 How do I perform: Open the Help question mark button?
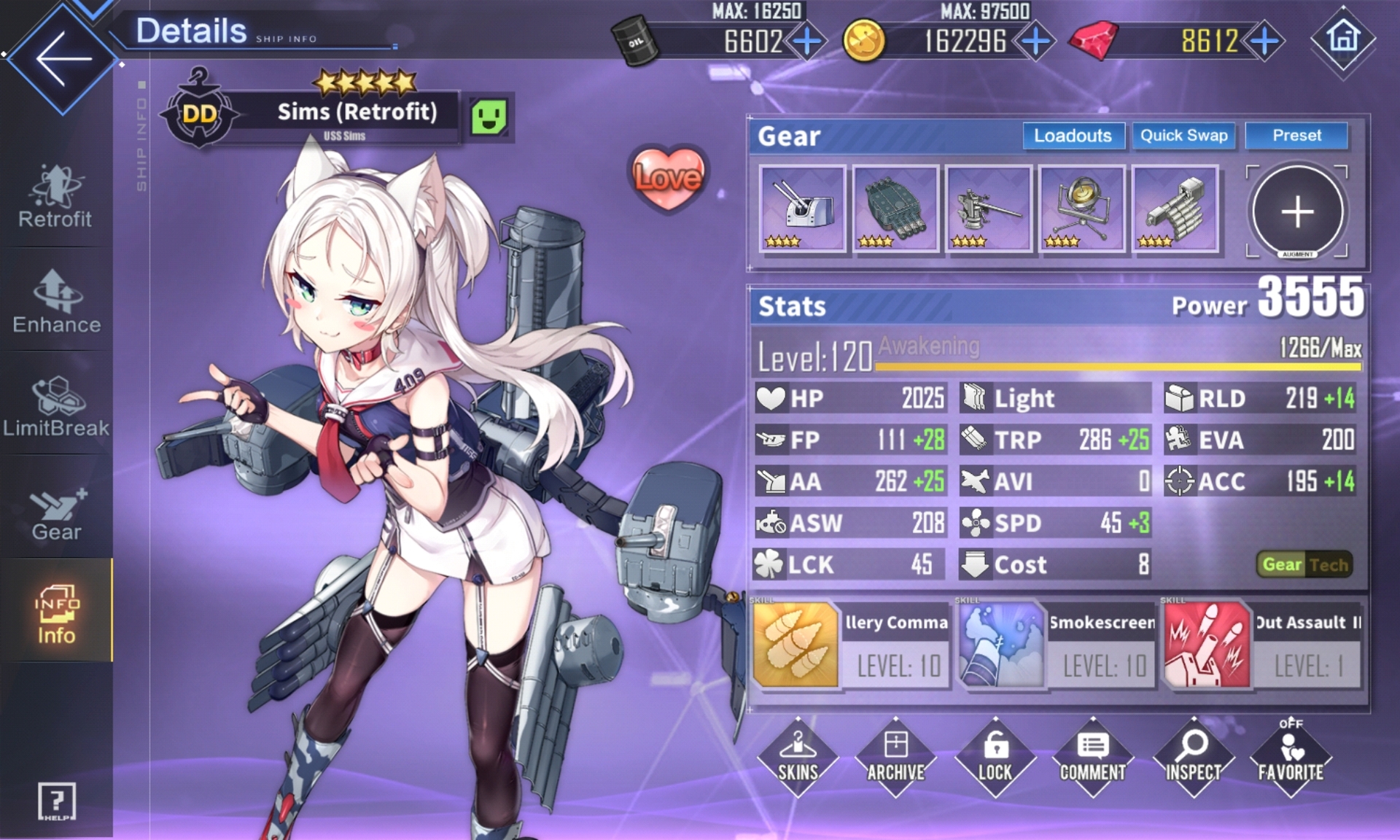(56, 801)
